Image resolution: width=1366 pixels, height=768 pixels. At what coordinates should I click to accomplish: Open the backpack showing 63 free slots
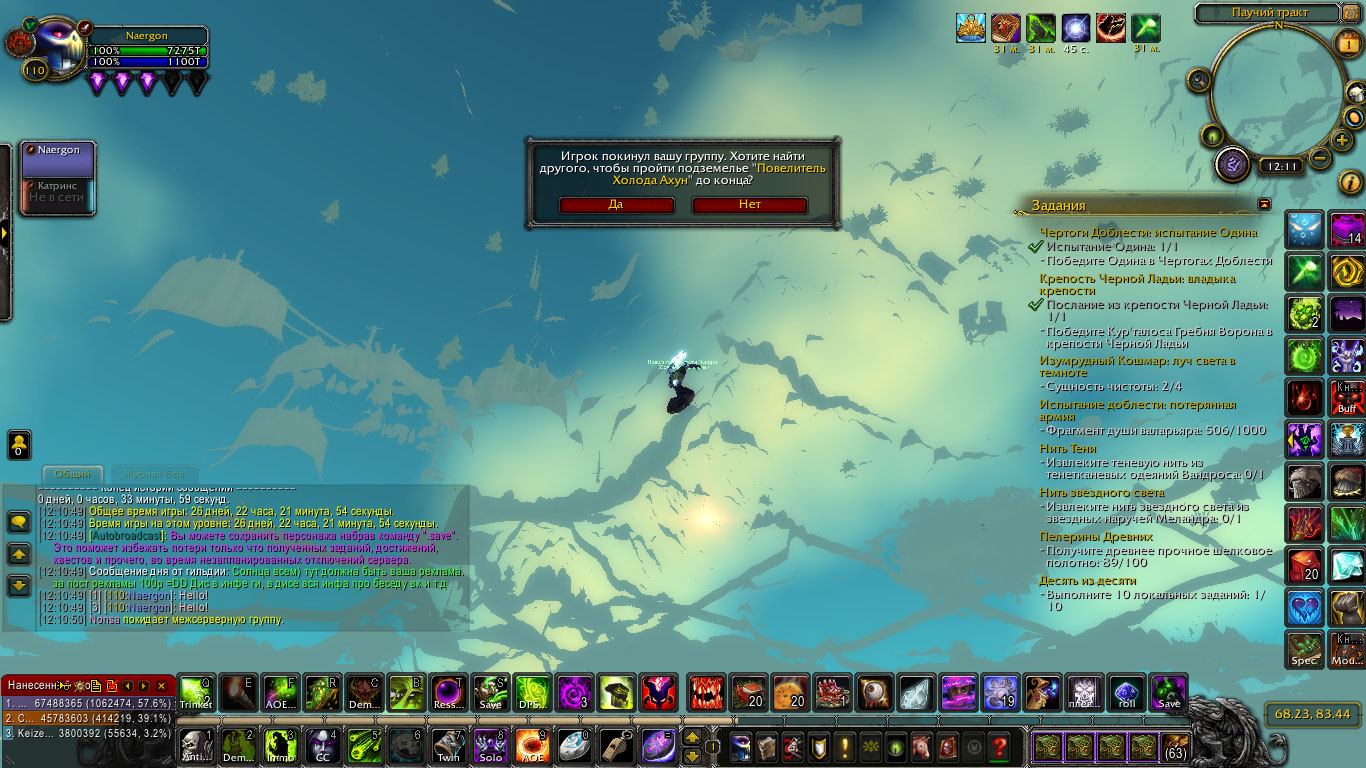pyautogui.click(x=1176, y=747)
